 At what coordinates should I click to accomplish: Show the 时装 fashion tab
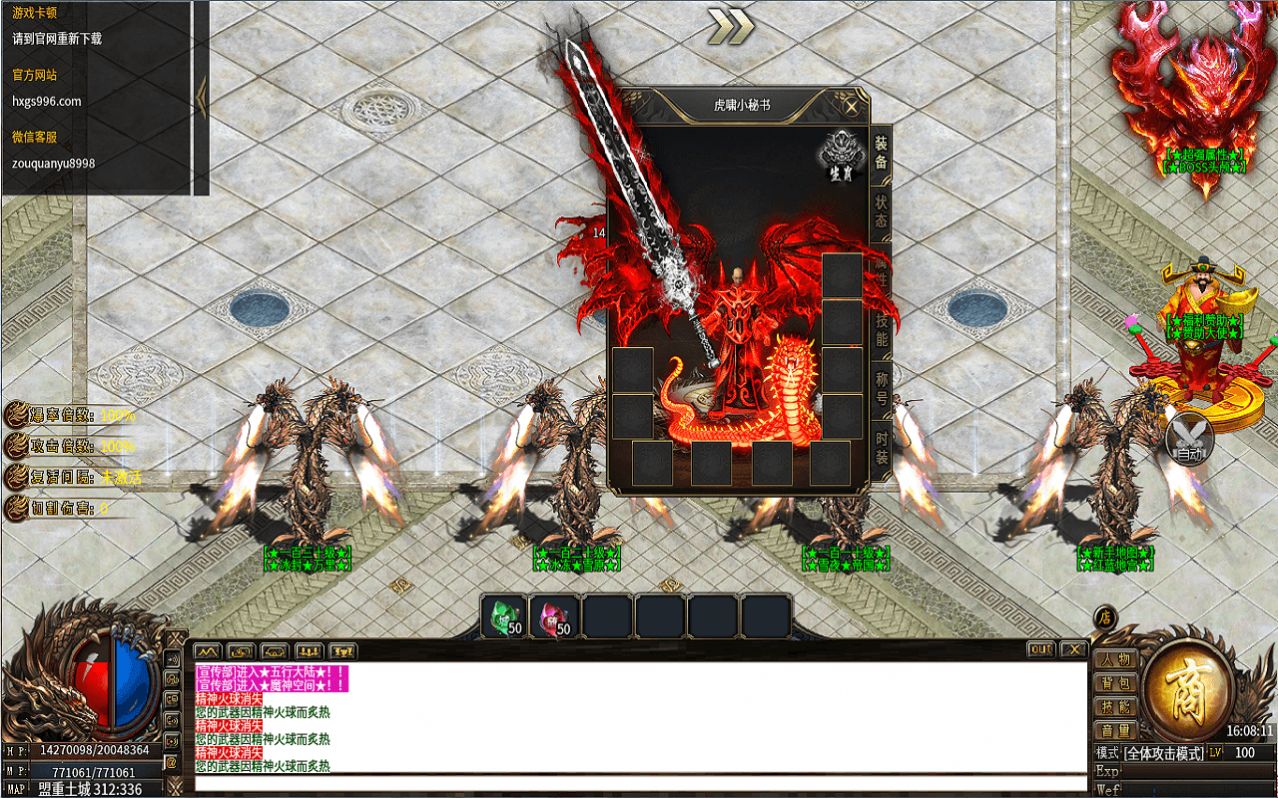pos(881,448)
